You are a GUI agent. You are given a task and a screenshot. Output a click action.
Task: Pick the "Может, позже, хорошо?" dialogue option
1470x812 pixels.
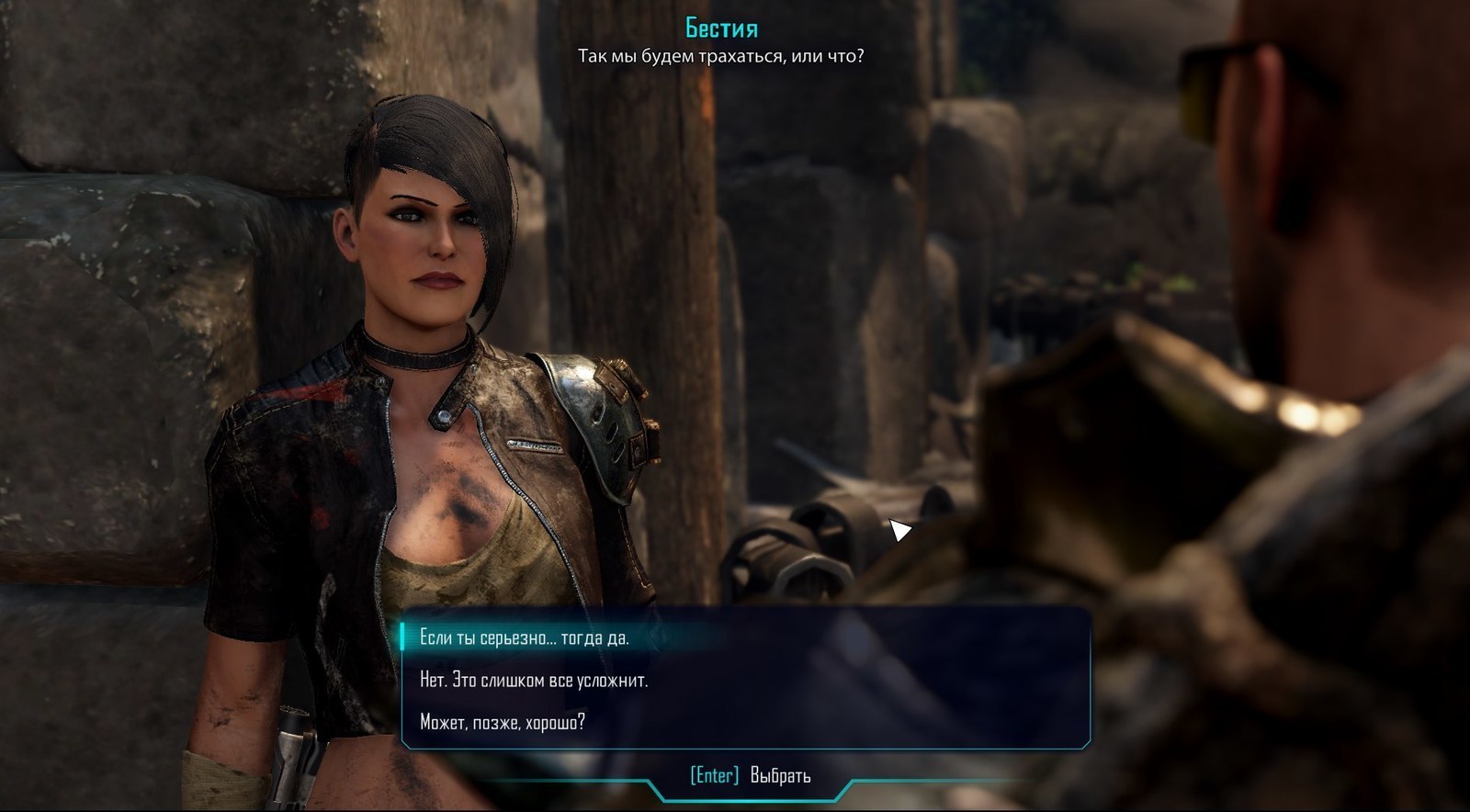coord(503,722)
